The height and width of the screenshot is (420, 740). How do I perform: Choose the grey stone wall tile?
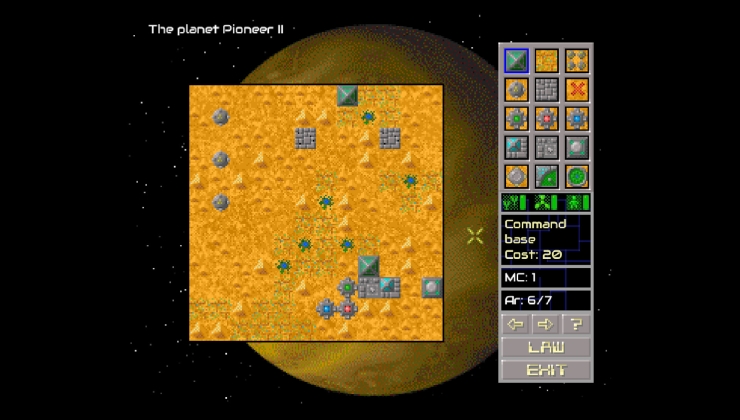[x=546, y=90]
